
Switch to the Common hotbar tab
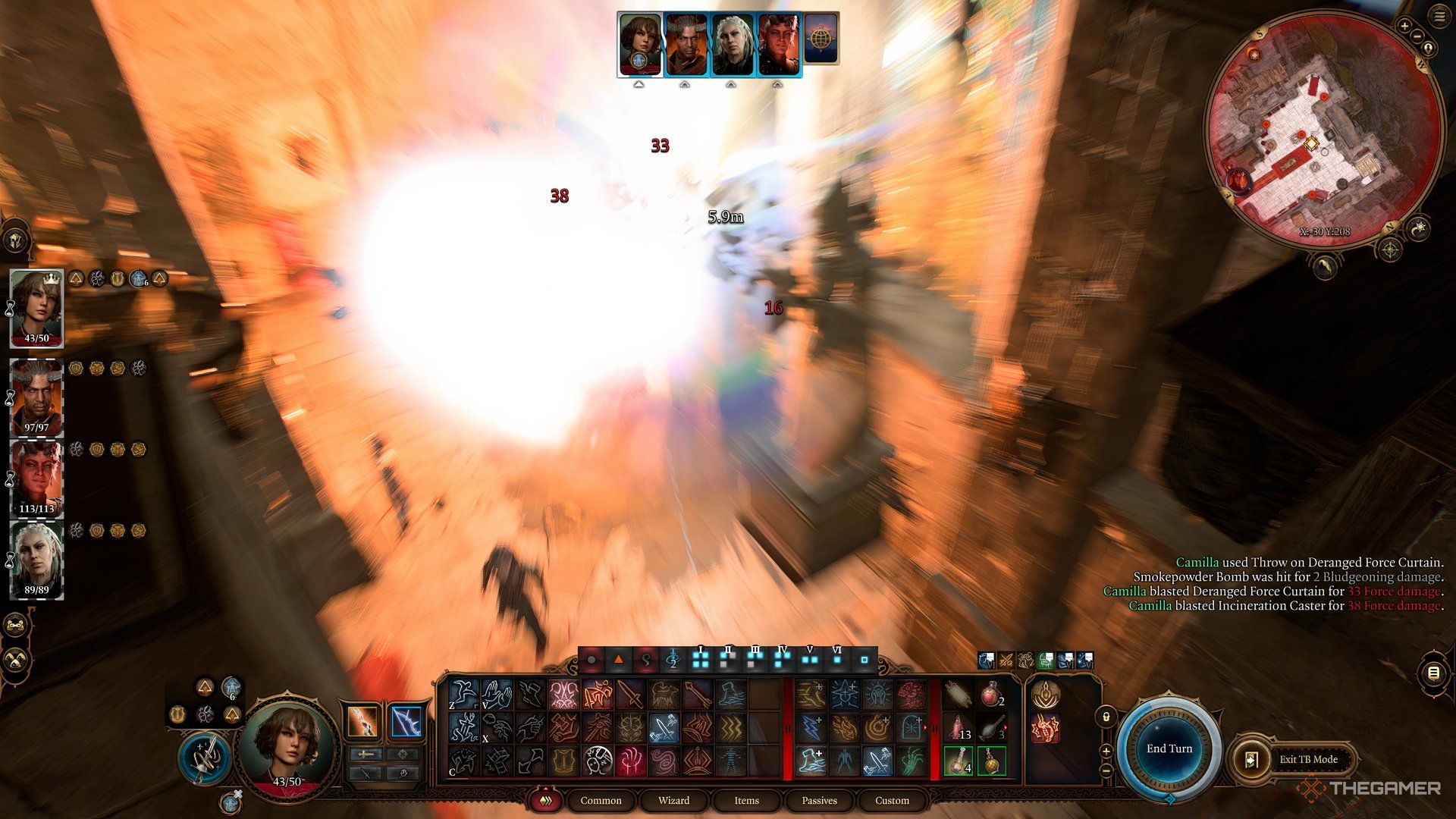(x=601, y=800)
